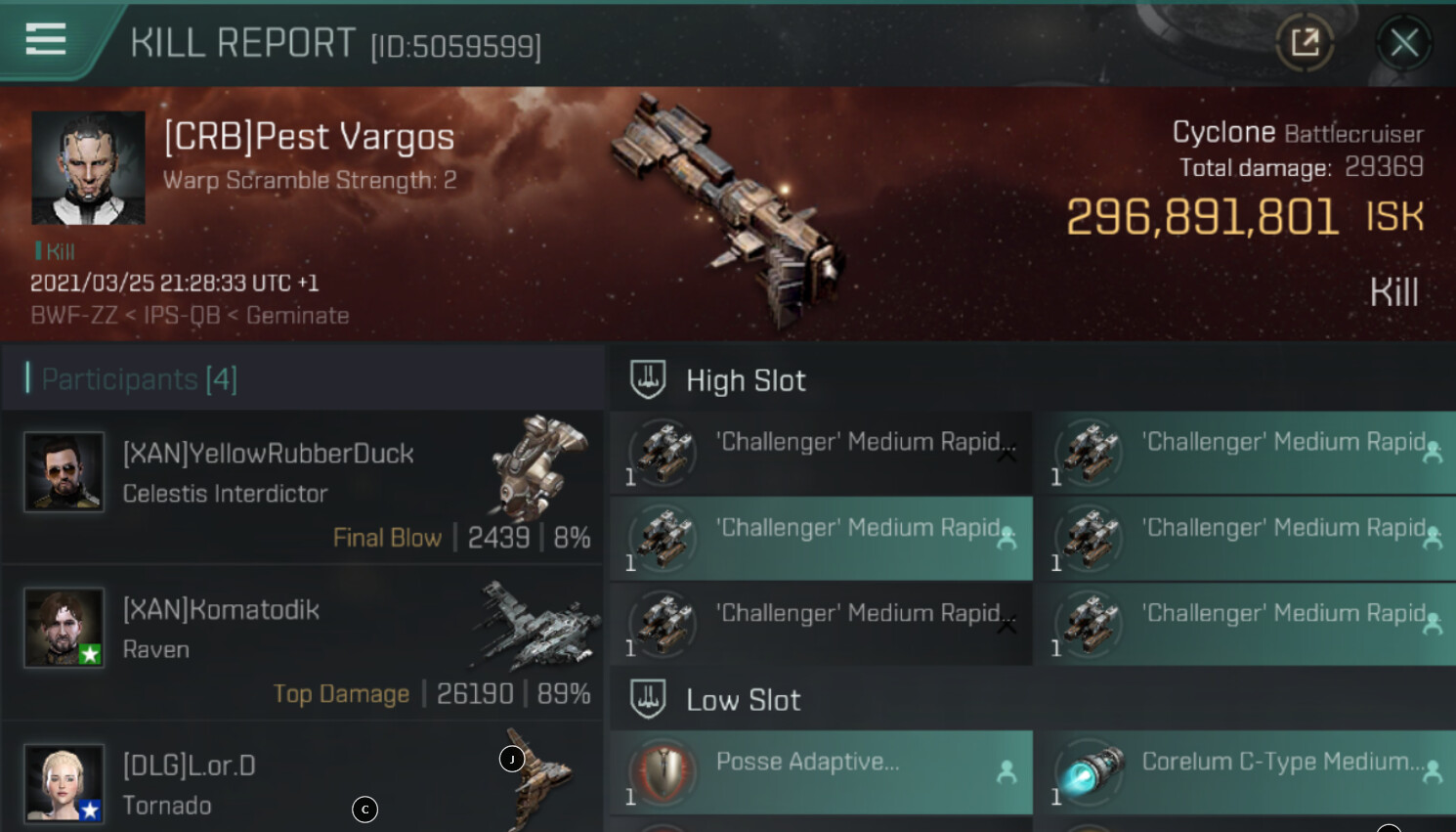Open the hamburger menu
Image resolution: width=1456 pixels, height=832 pixels.
[x=46, y=40]
